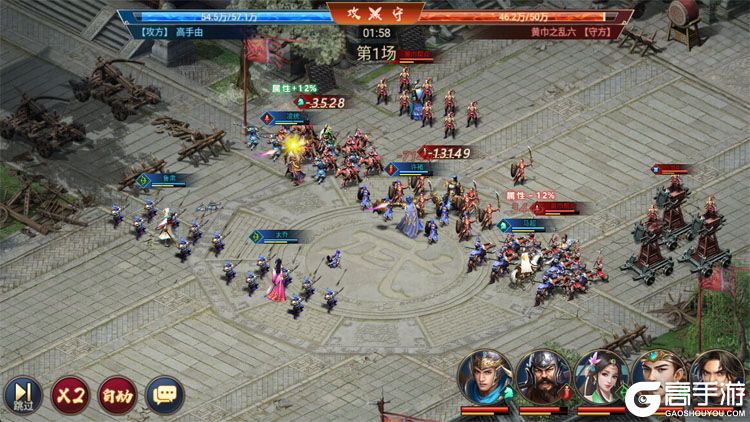750x422 pixels.
Task: Skip the battle with the 跳过 button
Action: tap(21, 394)
